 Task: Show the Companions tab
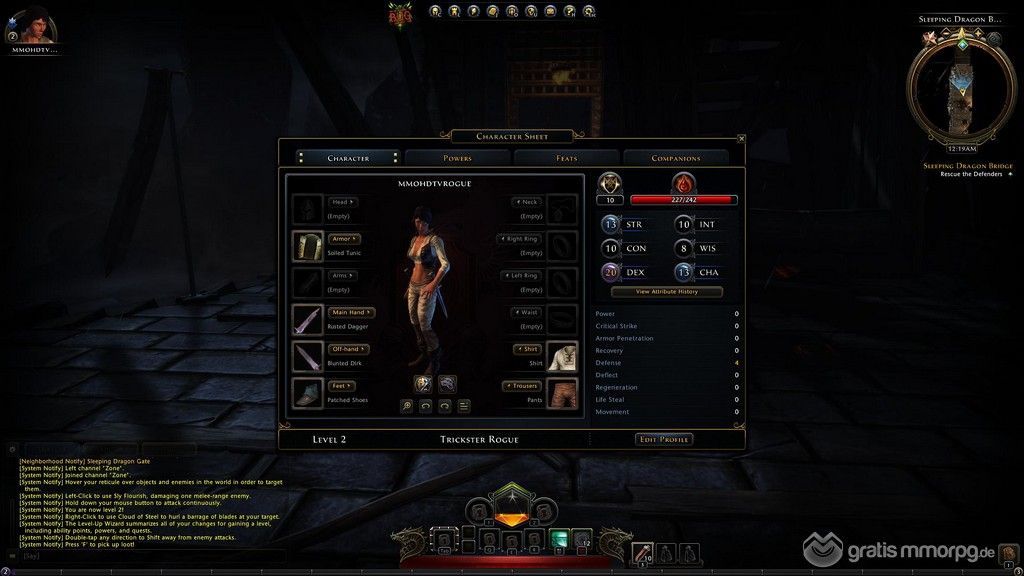coord(676,158)
